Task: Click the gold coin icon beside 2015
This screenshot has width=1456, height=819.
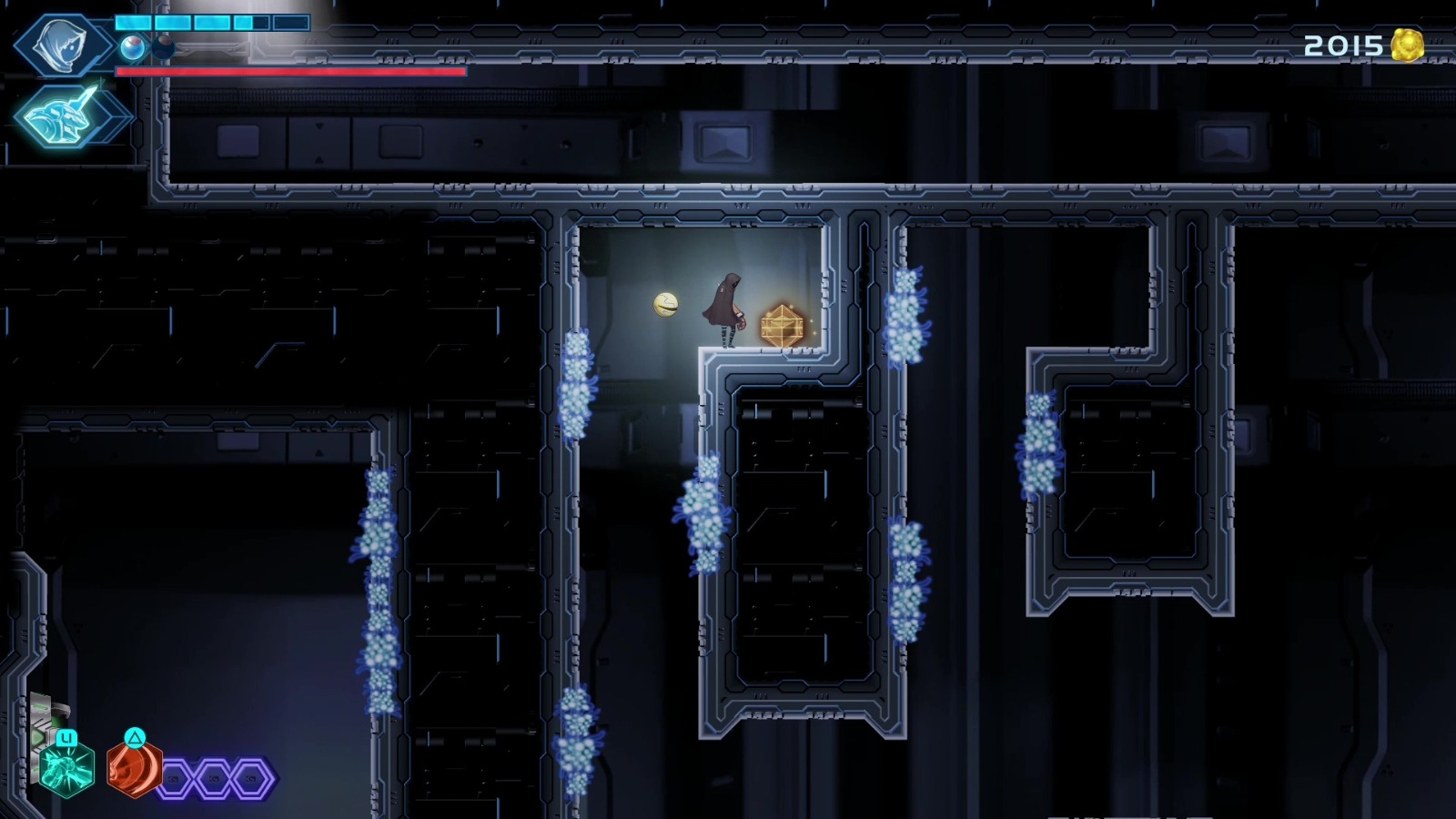Action: pyautogui.click(x=1406, y=44)
